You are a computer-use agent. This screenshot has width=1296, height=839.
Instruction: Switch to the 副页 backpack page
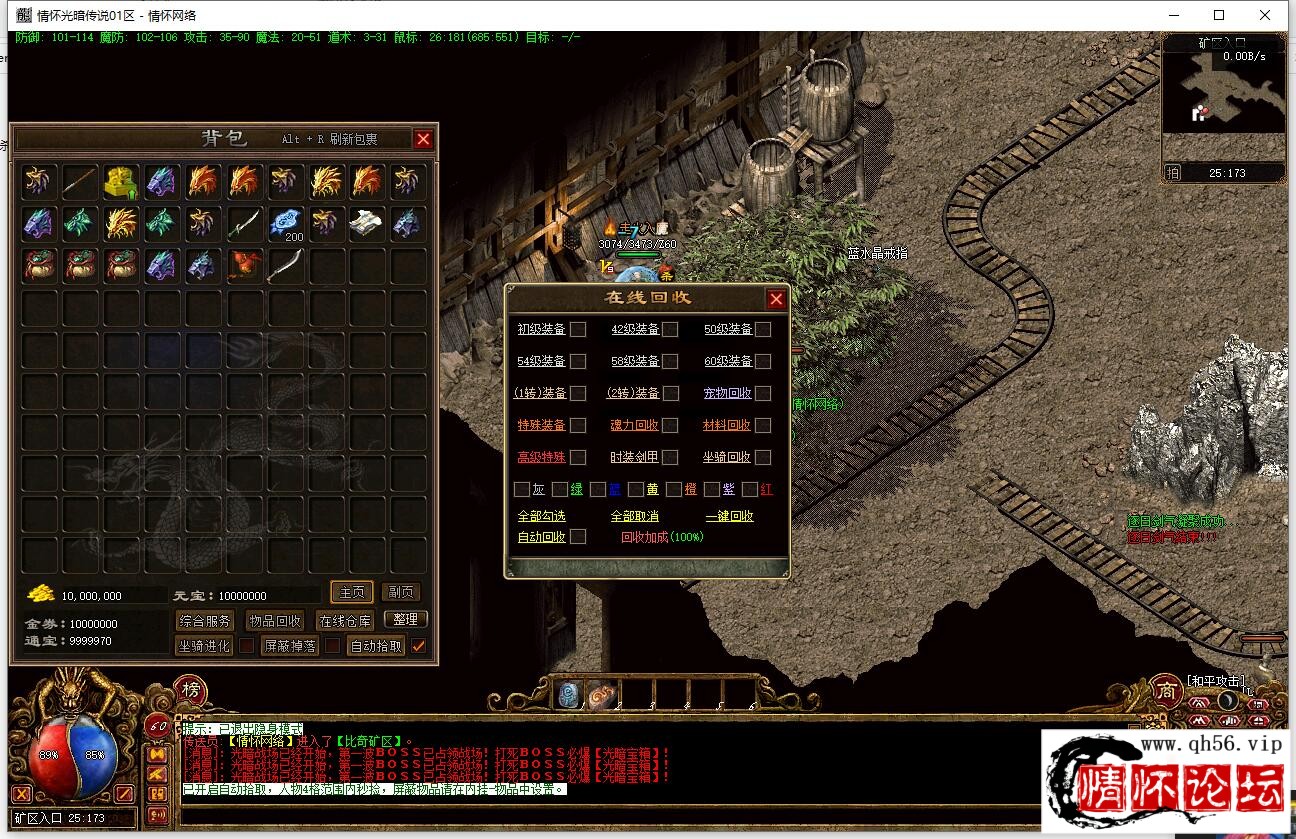point(401,593)
